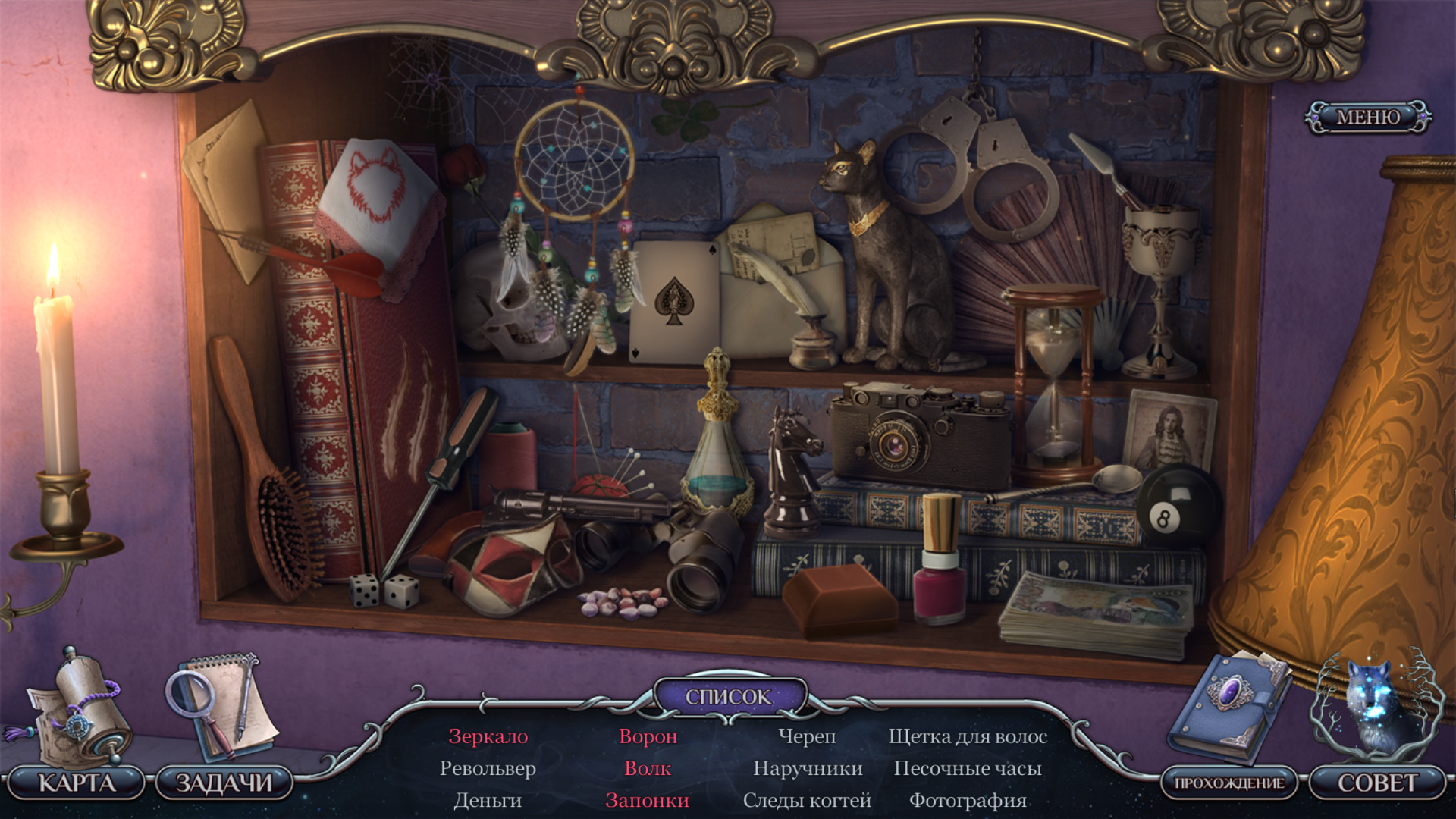Toggle the СПИСОК list tab
The height and width of the screenshot is (819, 1456).
pos(728,696)
